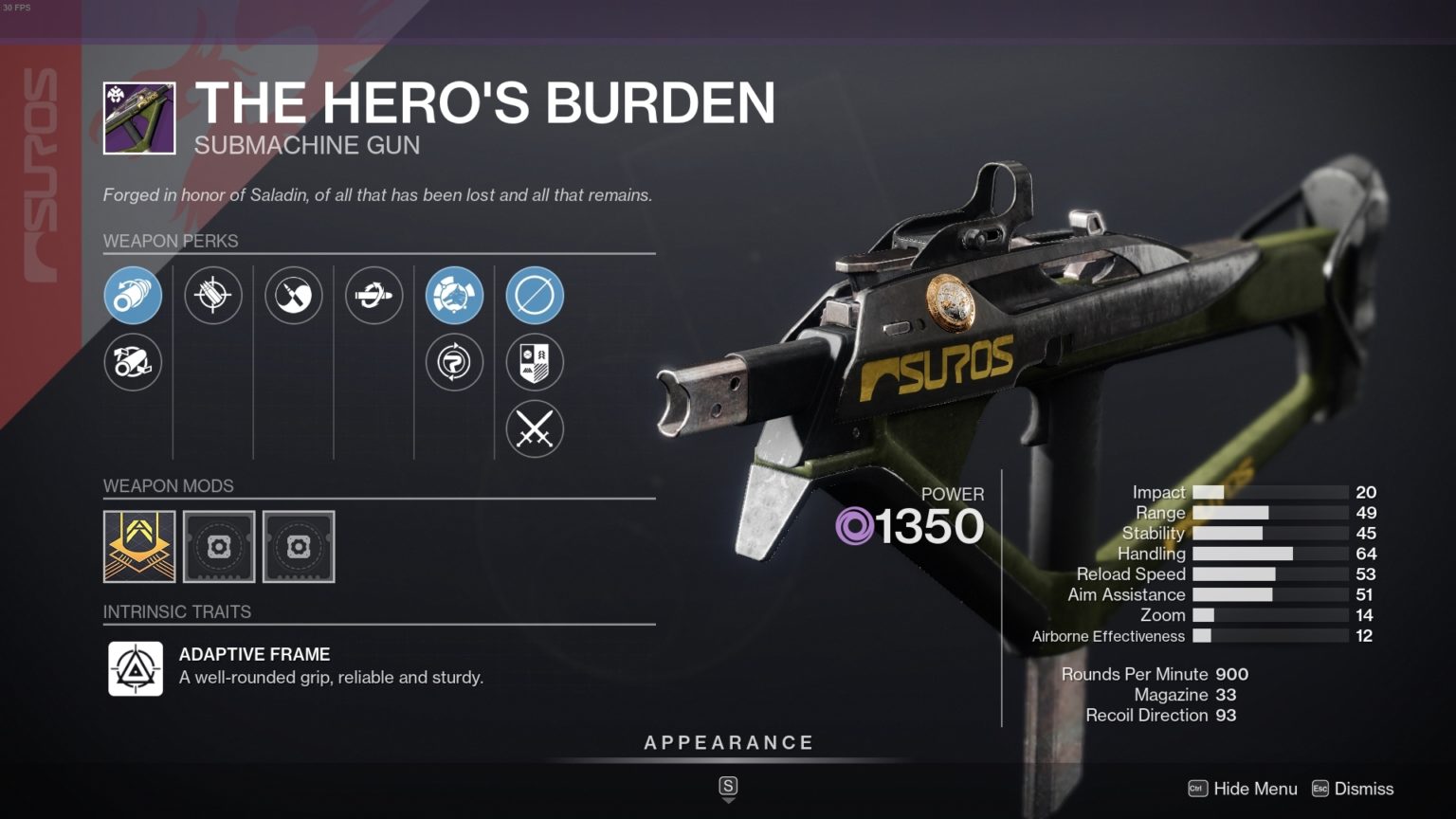Screen dimensions: 1456x819
Task: Inspect the crosshair-and-bullets magazine perk
Action: click(212, 295)
